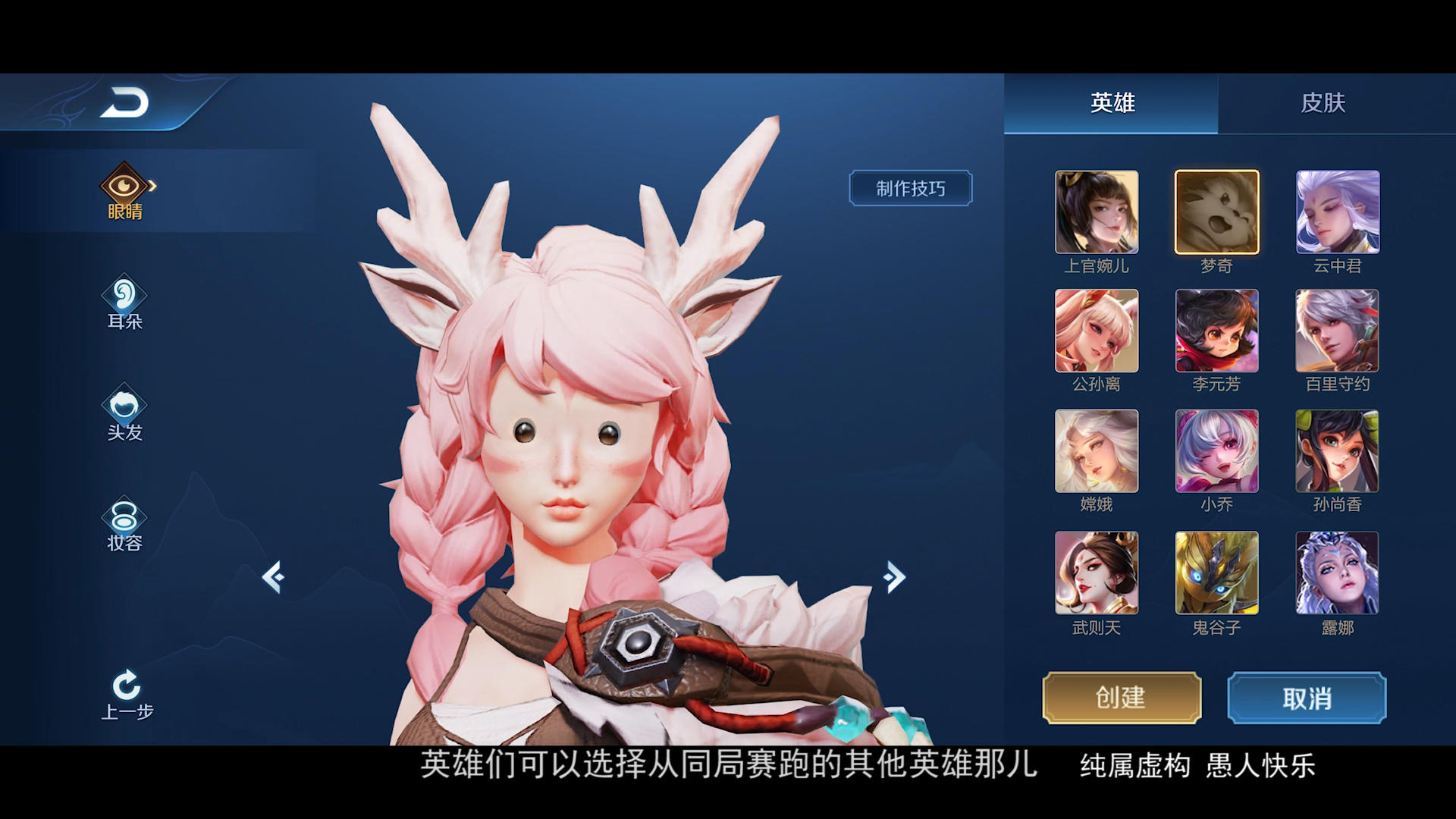Expand the left-facing chevron under the character
Image resolution: width=1456 pixels, height=819 pixels.
click(273, 578)
